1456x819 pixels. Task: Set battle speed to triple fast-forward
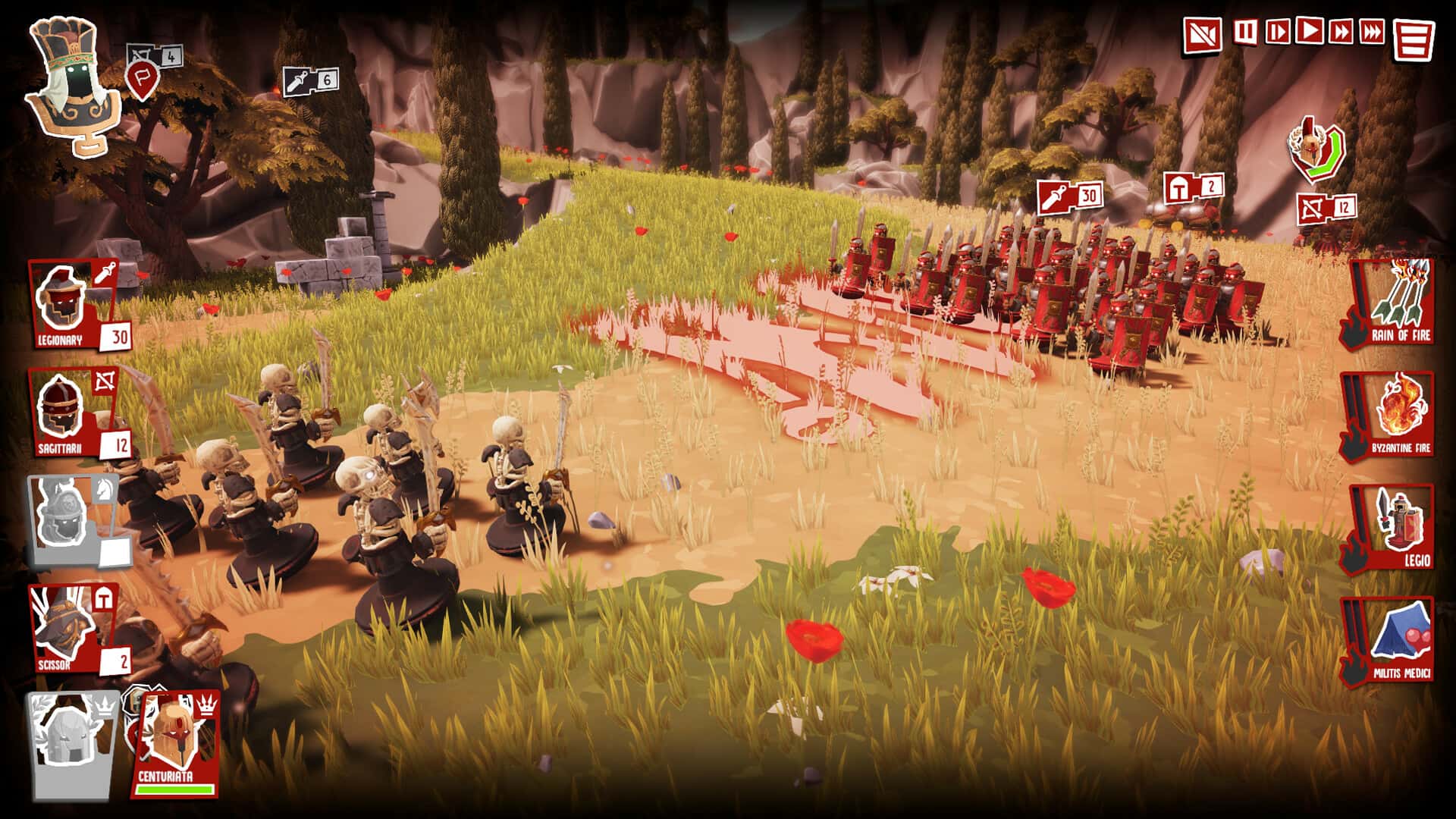pyautogui.click(x=1372, y=32)
